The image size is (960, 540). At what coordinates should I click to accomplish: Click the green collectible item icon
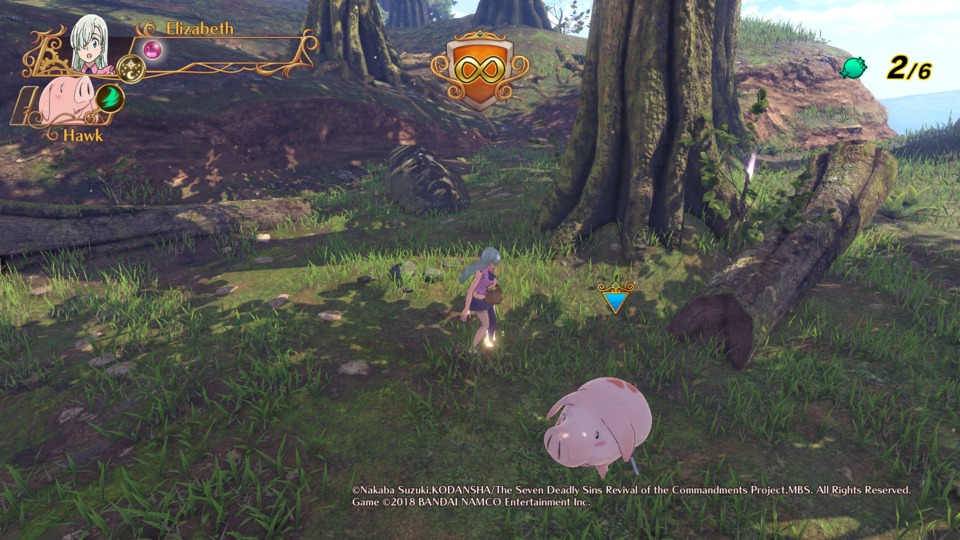click(853, 68)
